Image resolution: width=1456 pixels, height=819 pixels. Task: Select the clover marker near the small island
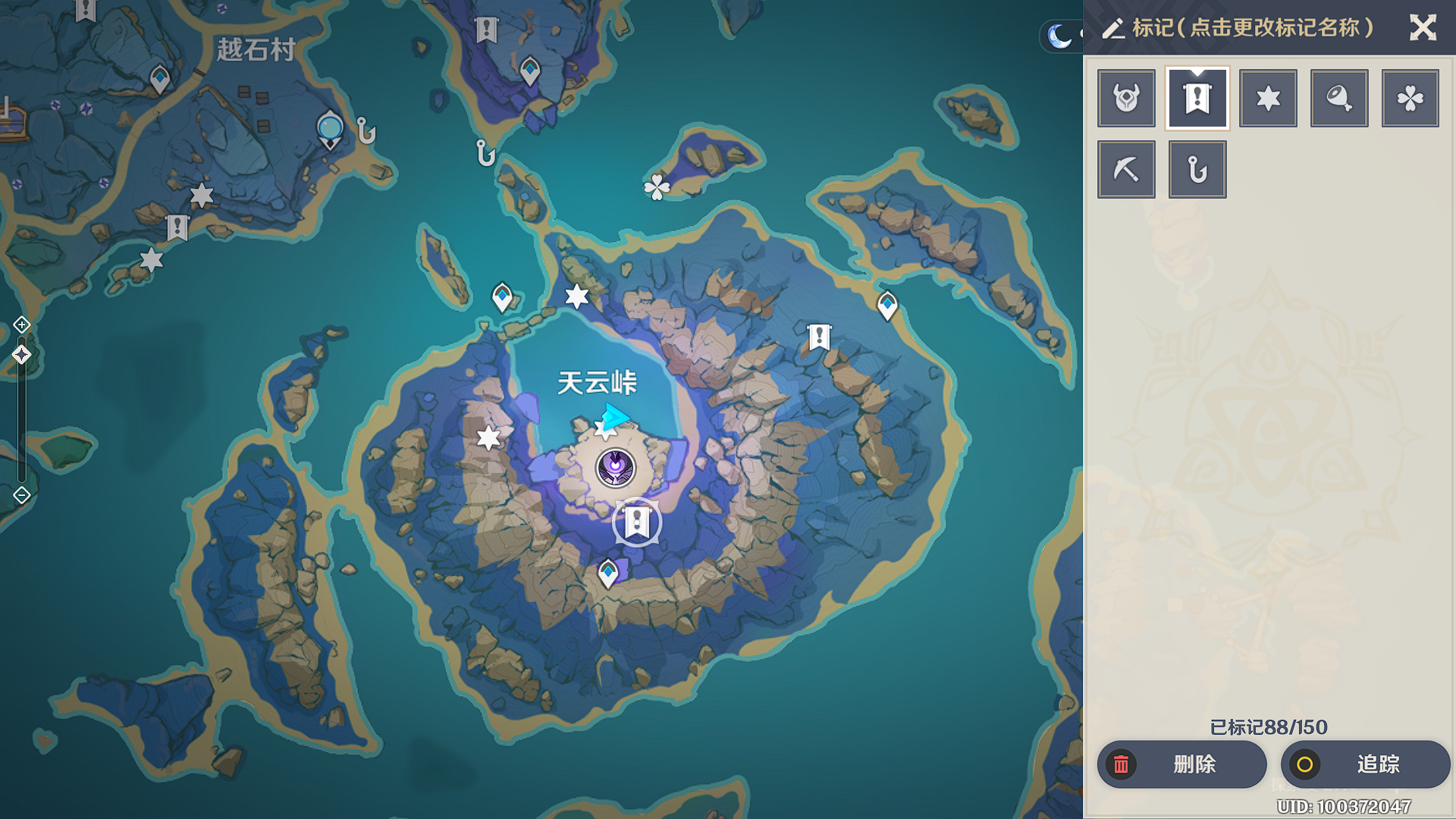(657, 187)
